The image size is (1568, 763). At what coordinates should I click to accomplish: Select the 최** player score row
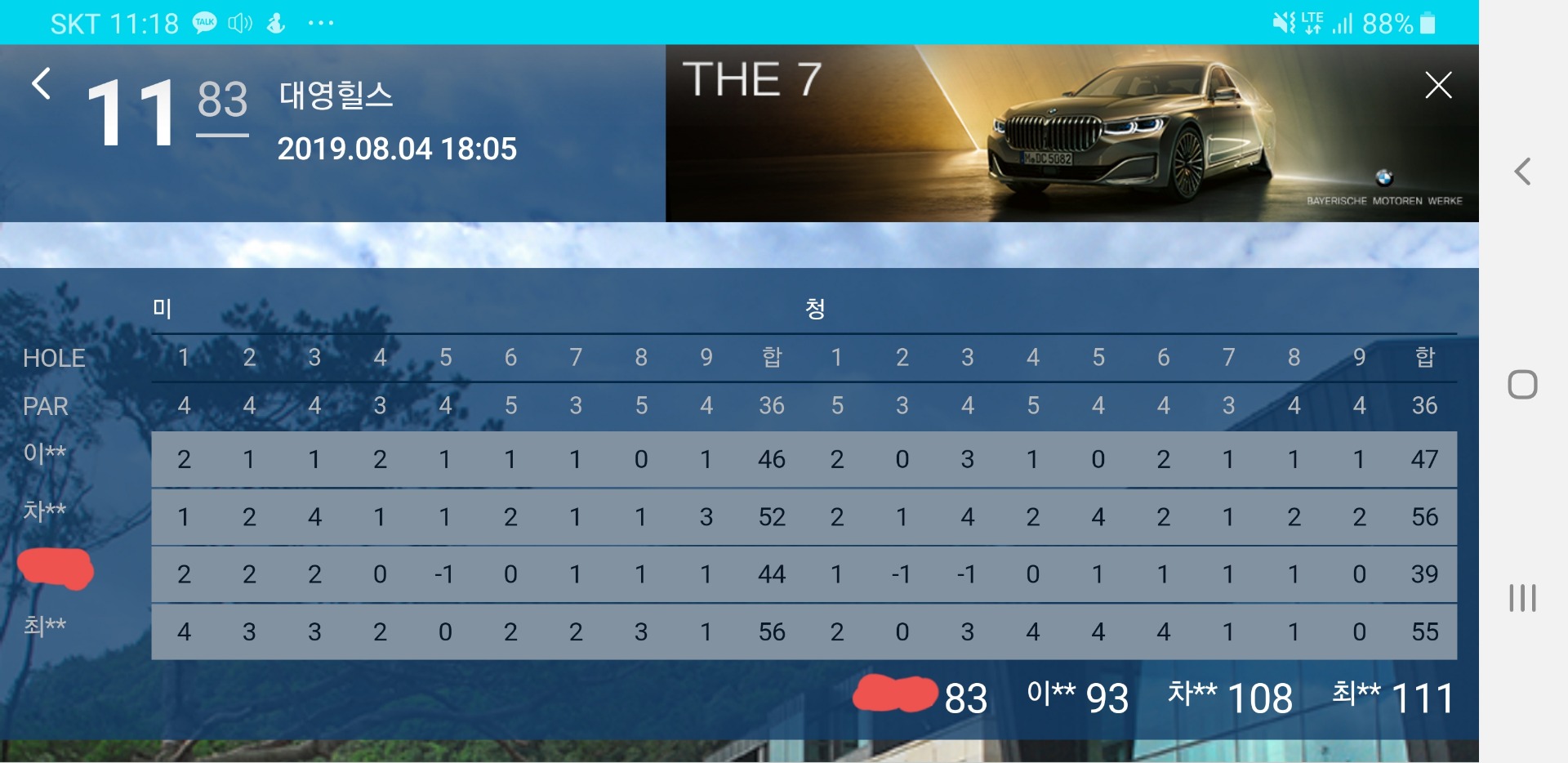coord(804,631)
